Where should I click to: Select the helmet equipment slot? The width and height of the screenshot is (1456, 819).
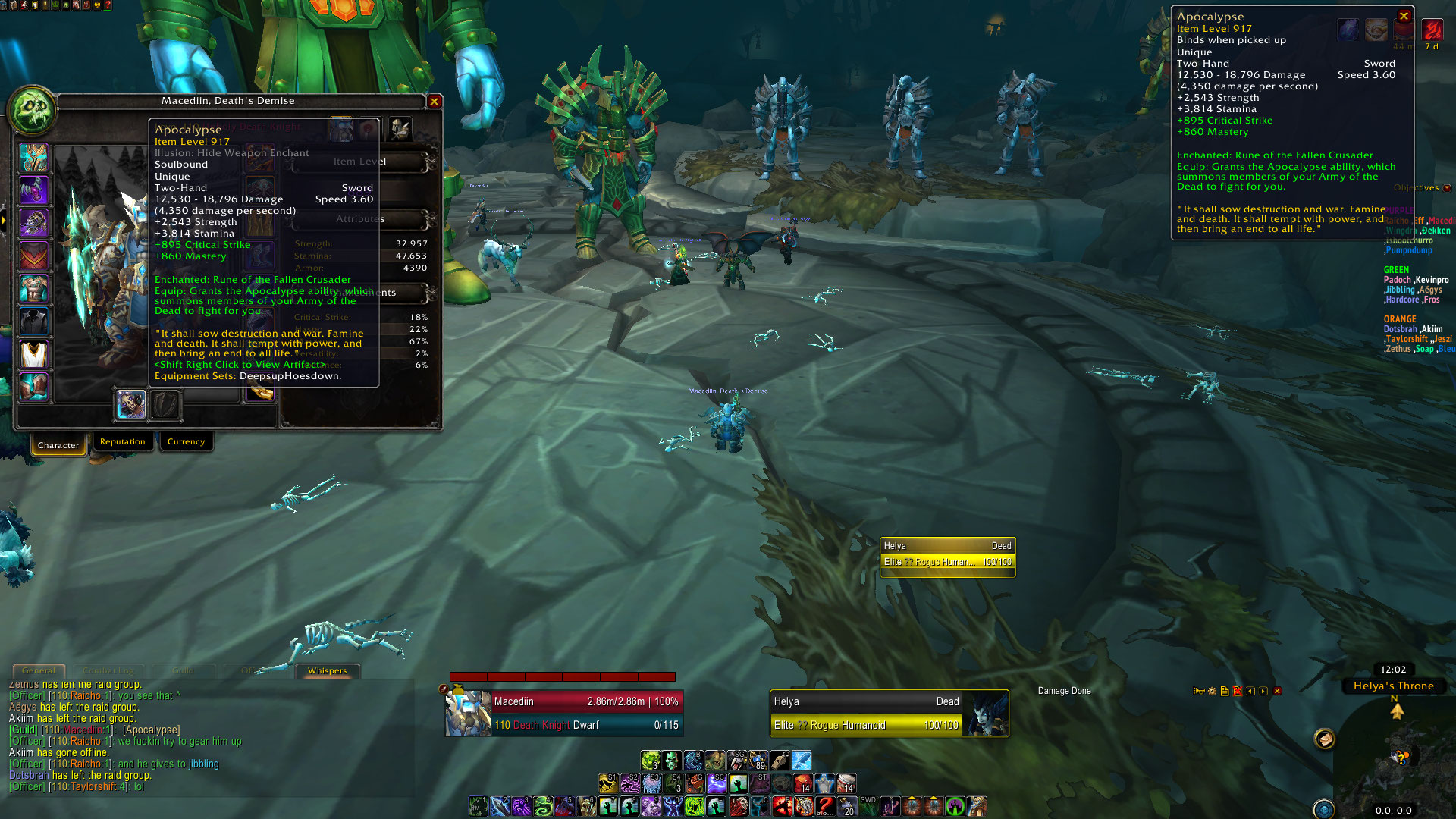(33, 158)
